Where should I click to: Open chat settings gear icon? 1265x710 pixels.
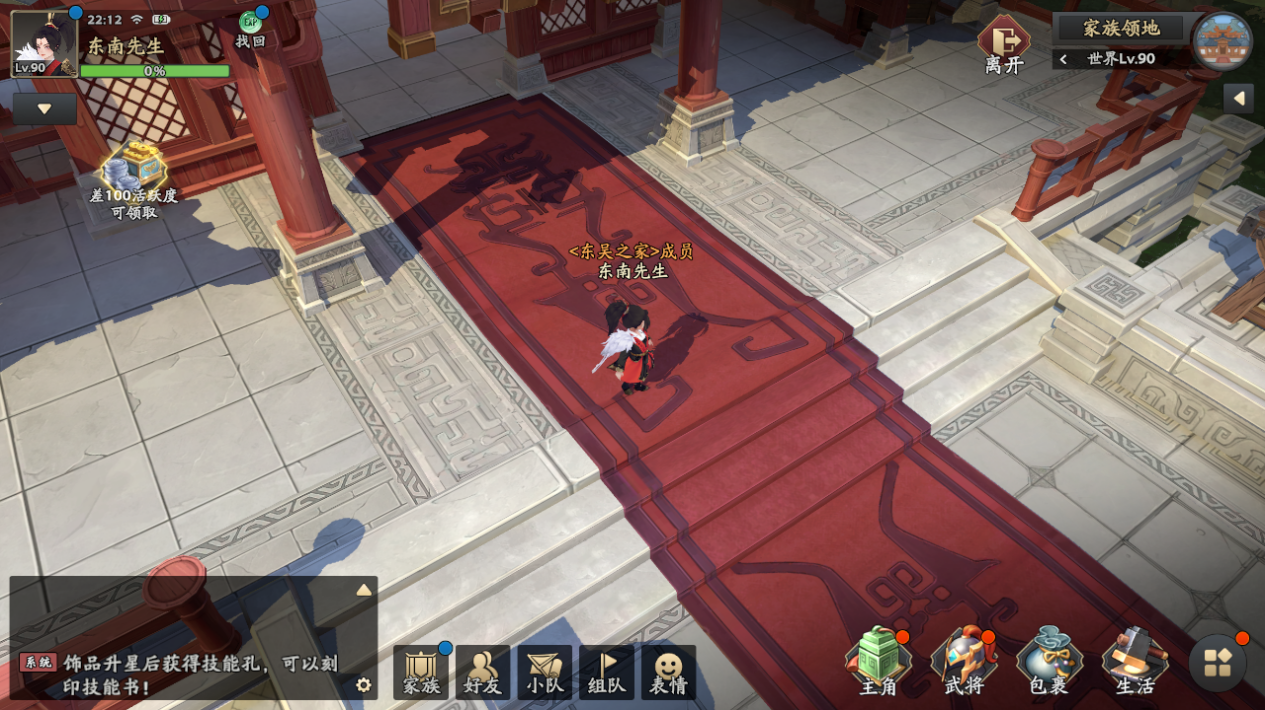(364, 685)
